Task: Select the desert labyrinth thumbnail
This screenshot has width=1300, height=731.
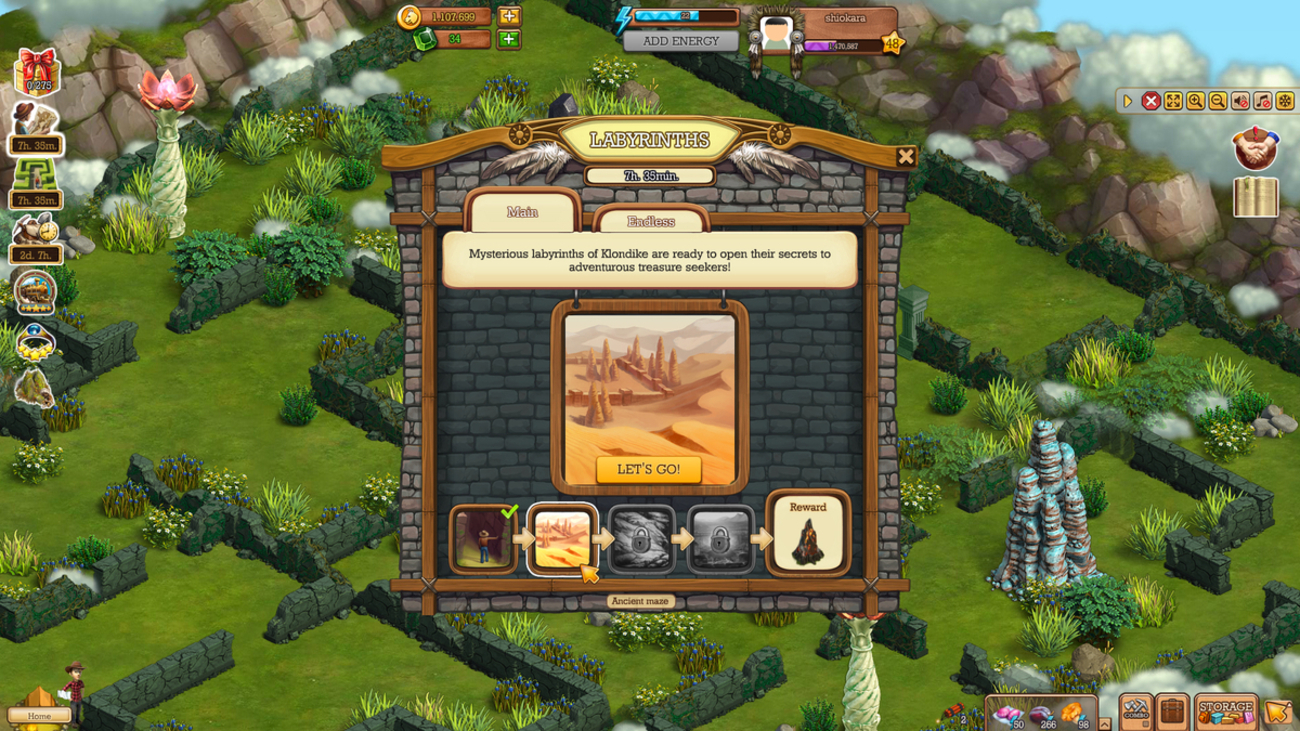Action: pos(562,539)
